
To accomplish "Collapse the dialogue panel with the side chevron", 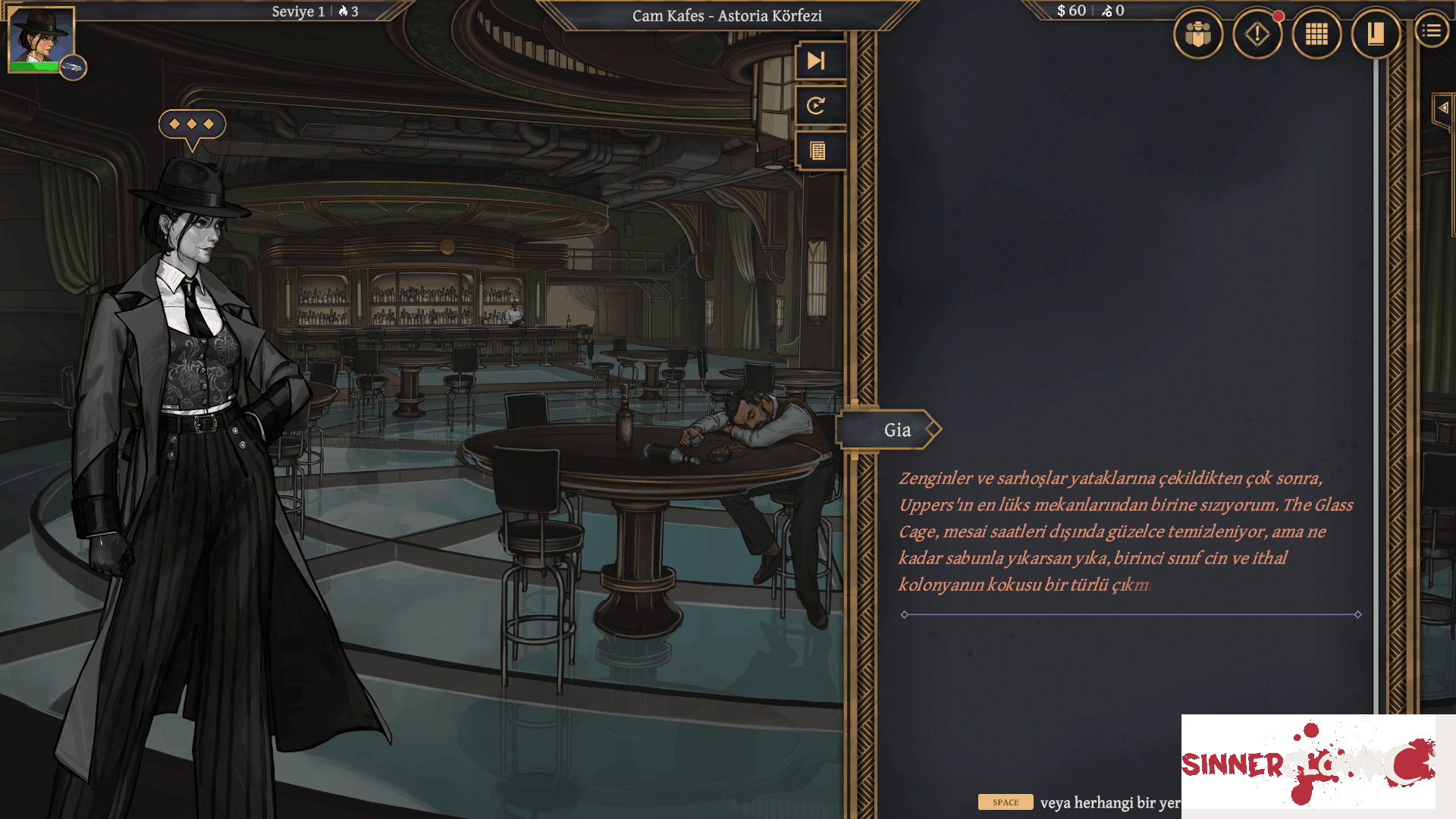I will pos(1444,107).
